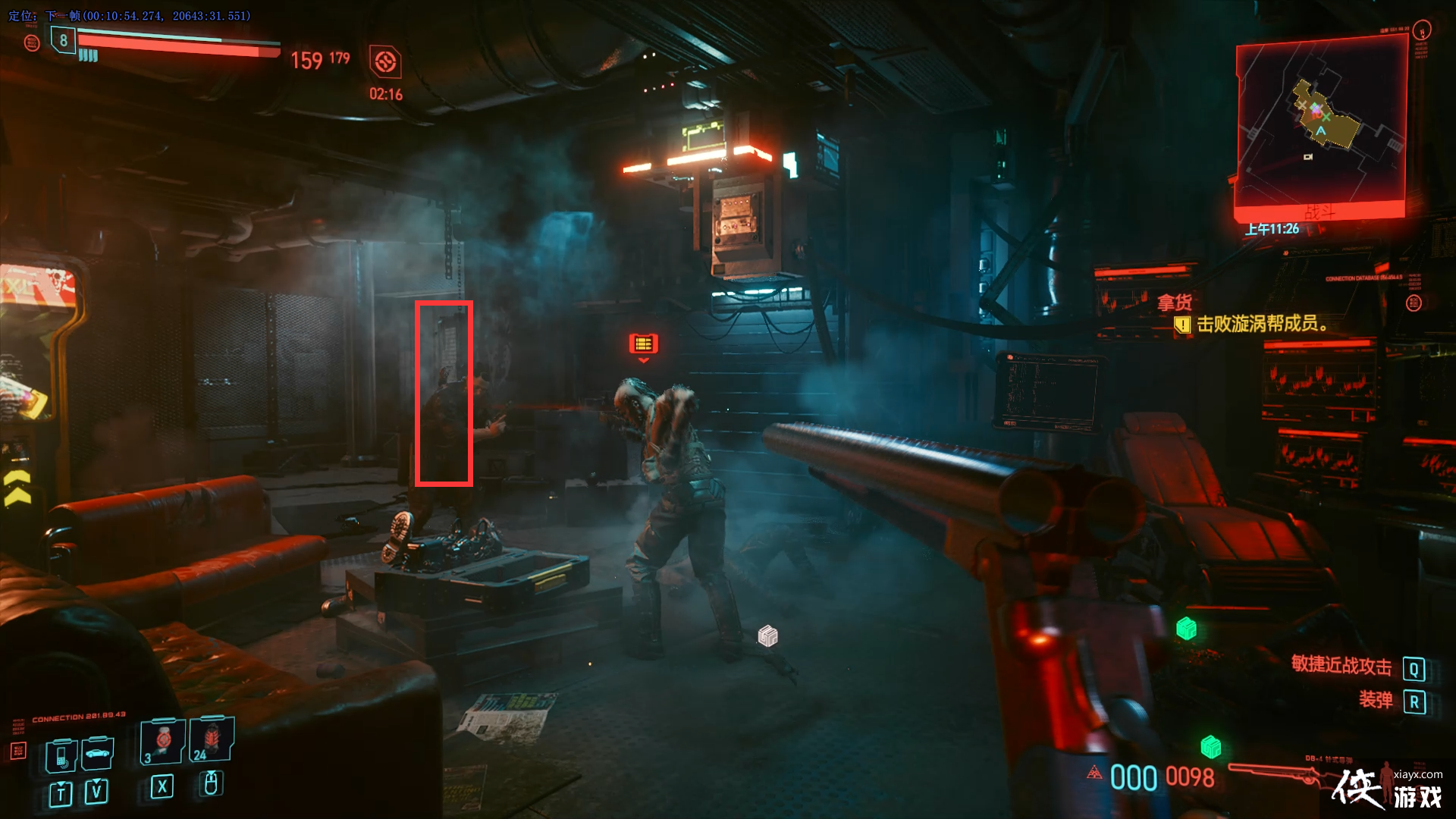Screen dimensions: 1456x819
Task: Click the white loot crate marker
Action: pos(767,635)
